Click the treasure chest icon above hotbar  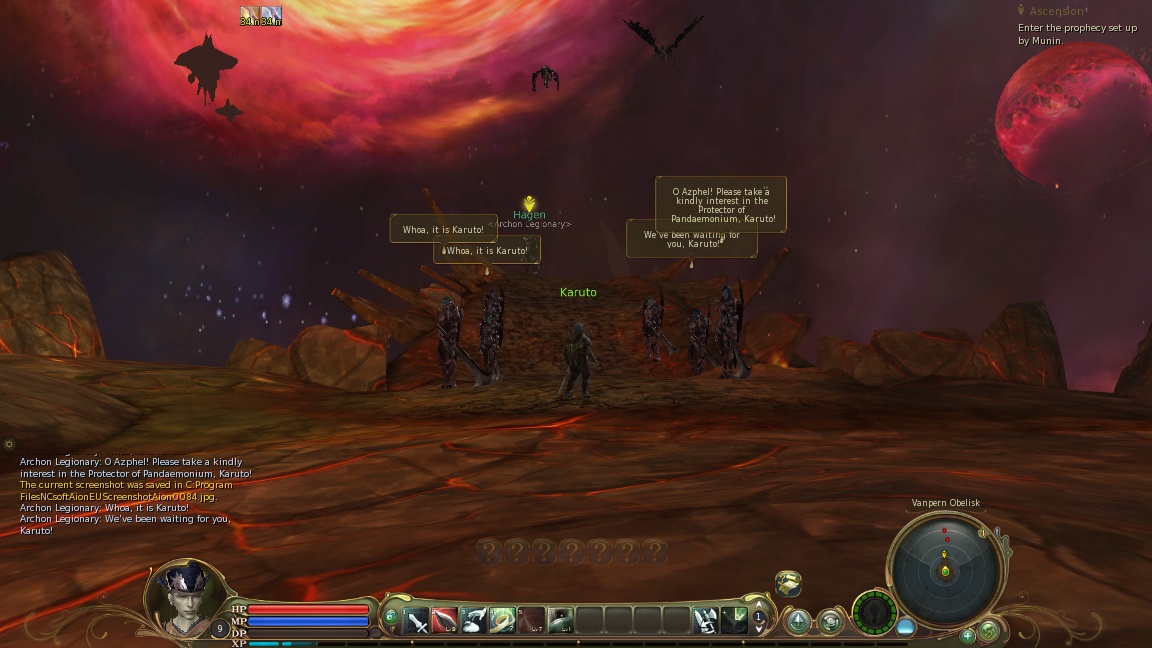pyautogui.click(x=788, y=583)
